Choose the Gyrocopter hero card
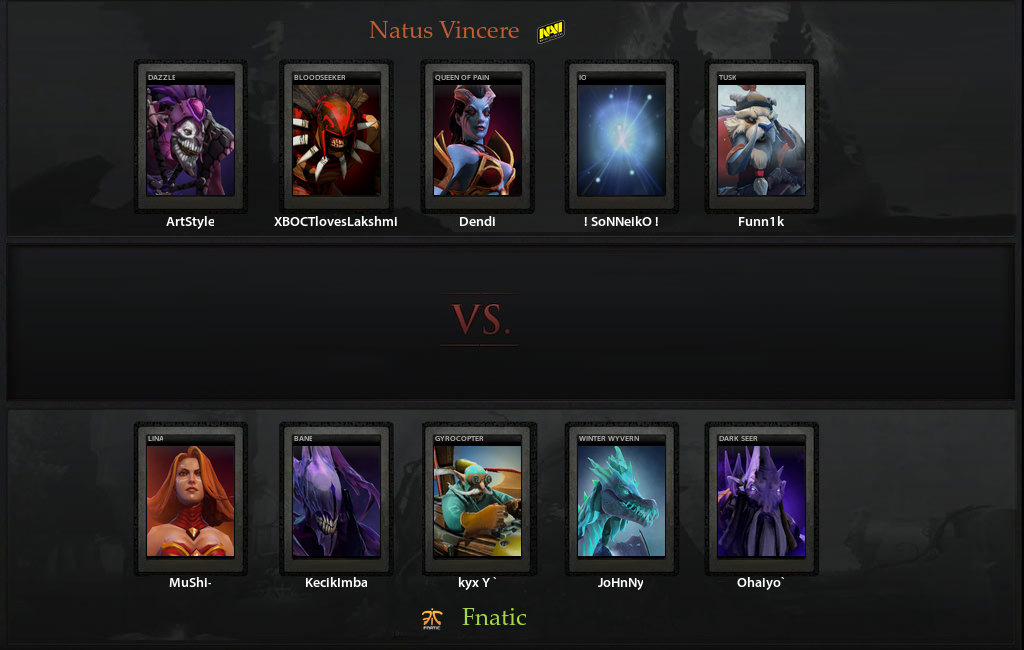The width and height of the screenshot is (1024, 650). (477, 500)
